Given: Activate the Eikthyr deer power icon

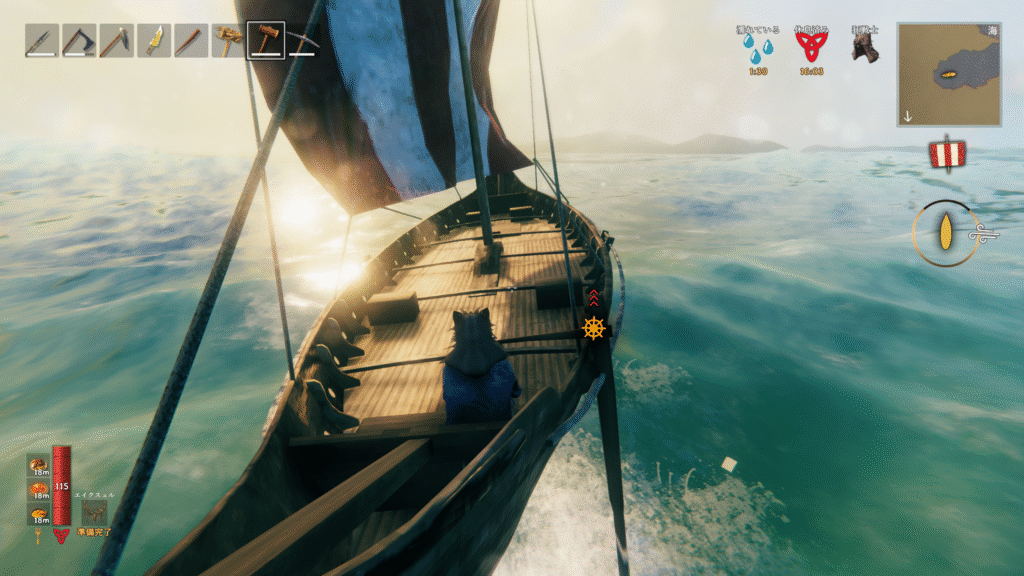Looking at the screenshot, I should (95, 512).
